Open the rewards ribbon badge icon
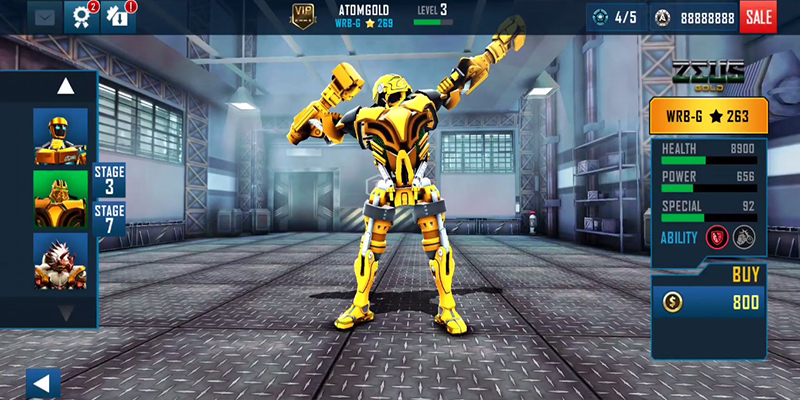The height and width of the screenshot is (400, 800). click(x=80, y=16)
